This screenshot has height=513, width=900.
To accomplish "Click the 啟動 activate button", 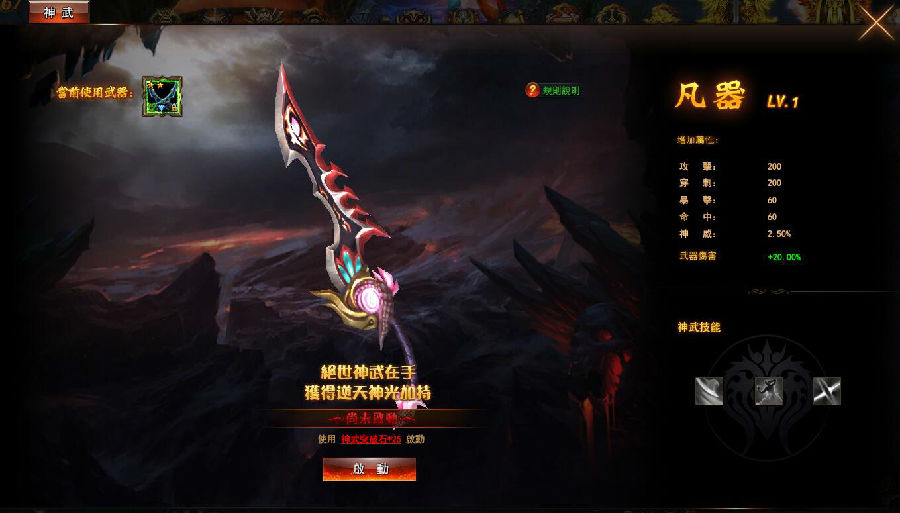I will pyautogui.click(x=369, y=469).
